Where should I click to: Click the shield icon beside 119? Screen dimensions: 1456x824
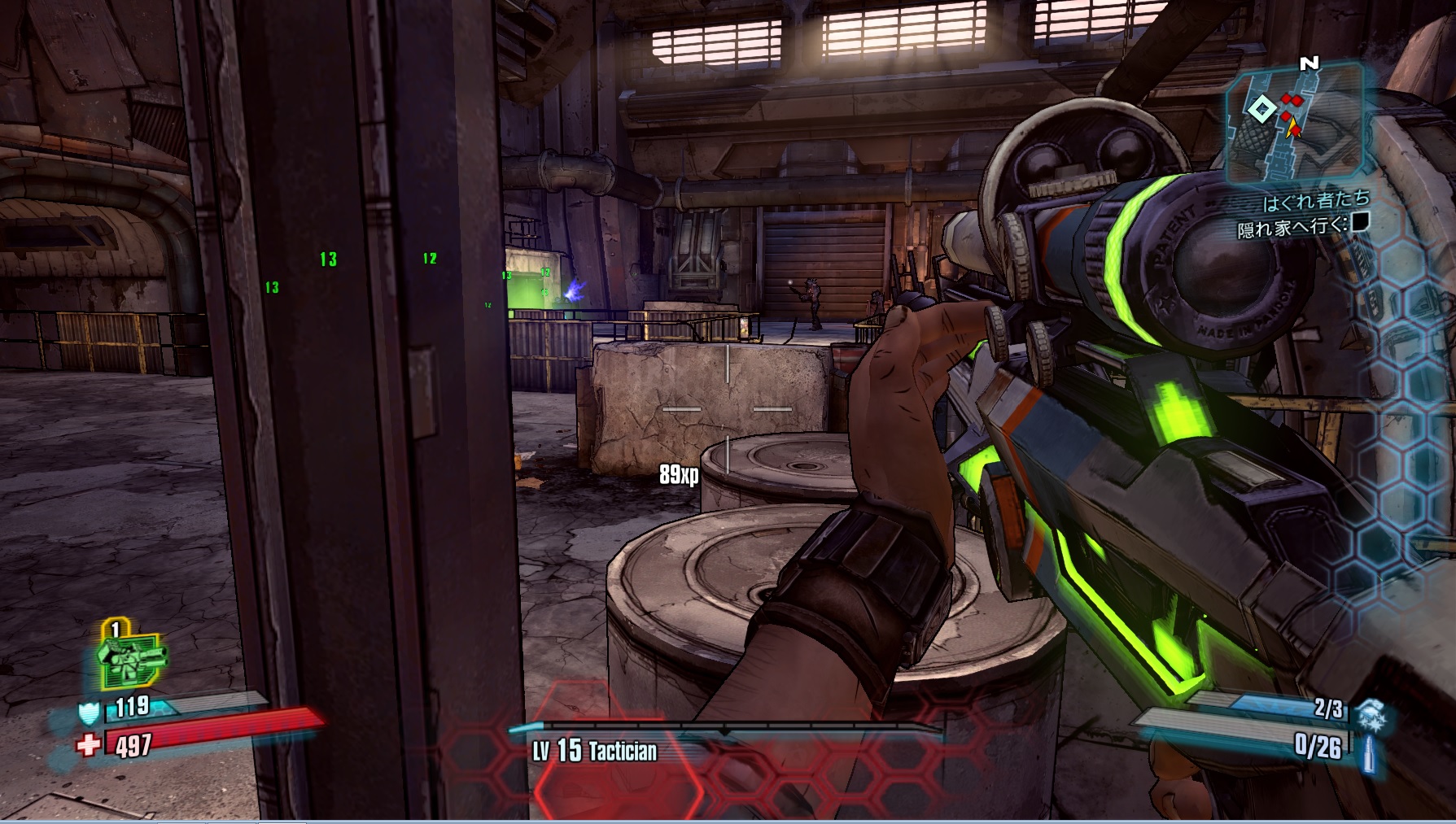(88, 713)
